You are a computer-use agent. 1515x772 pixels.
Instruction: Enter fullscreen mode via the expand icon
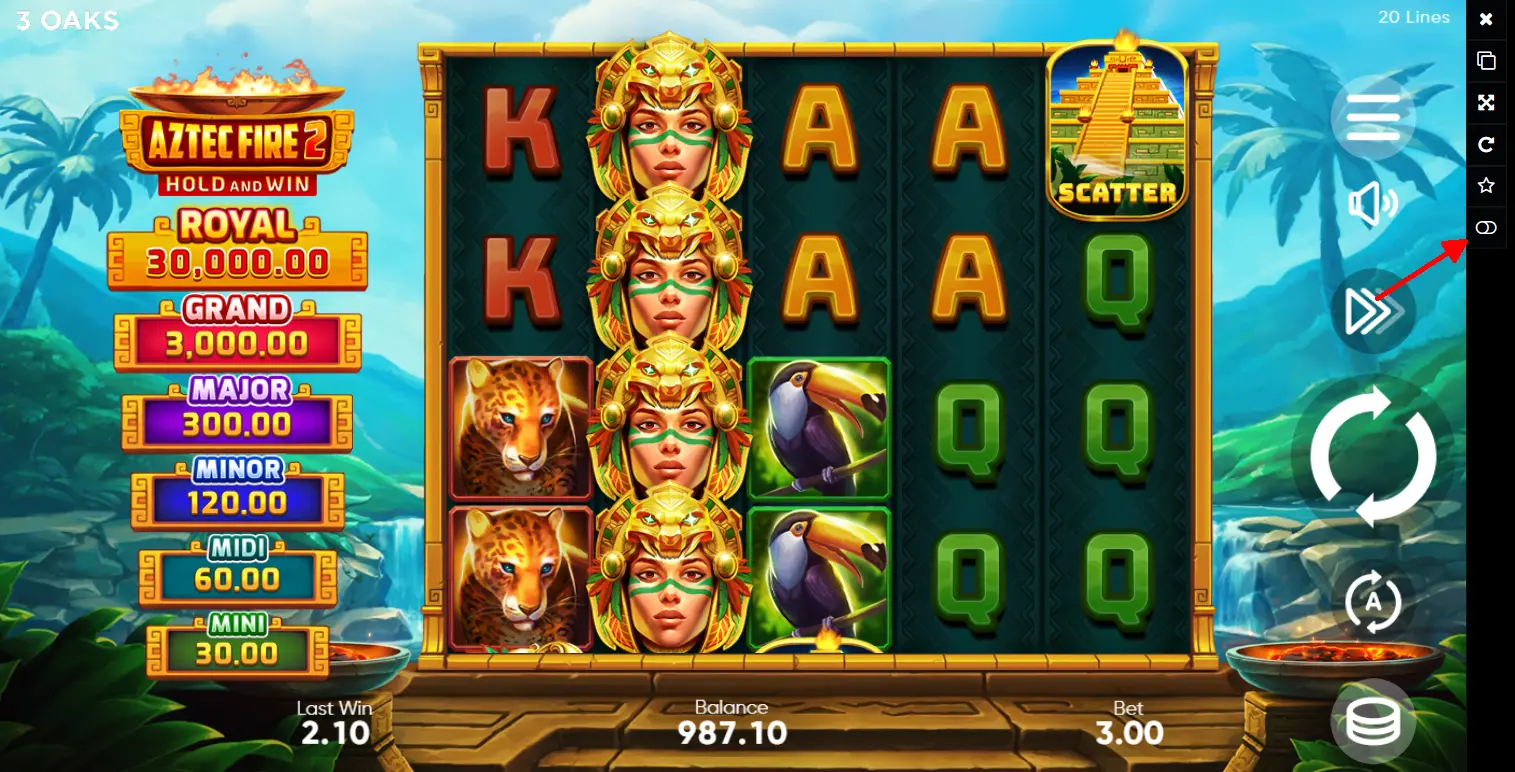[1486, 102]
